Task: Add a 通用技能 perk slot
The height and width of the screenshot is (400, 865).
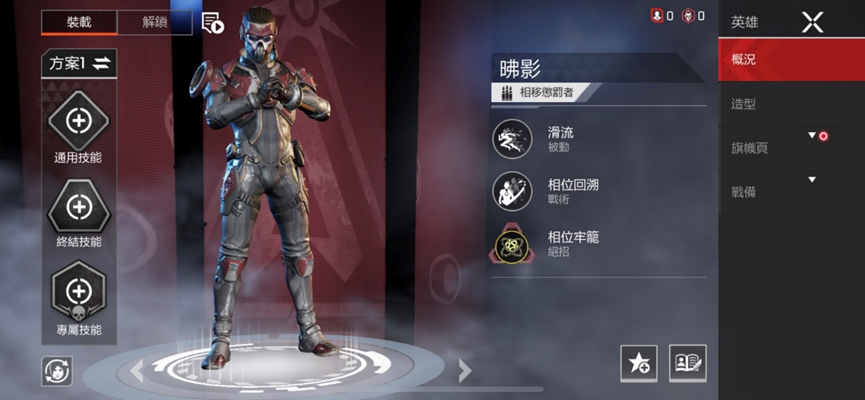Action: point(78,123)
